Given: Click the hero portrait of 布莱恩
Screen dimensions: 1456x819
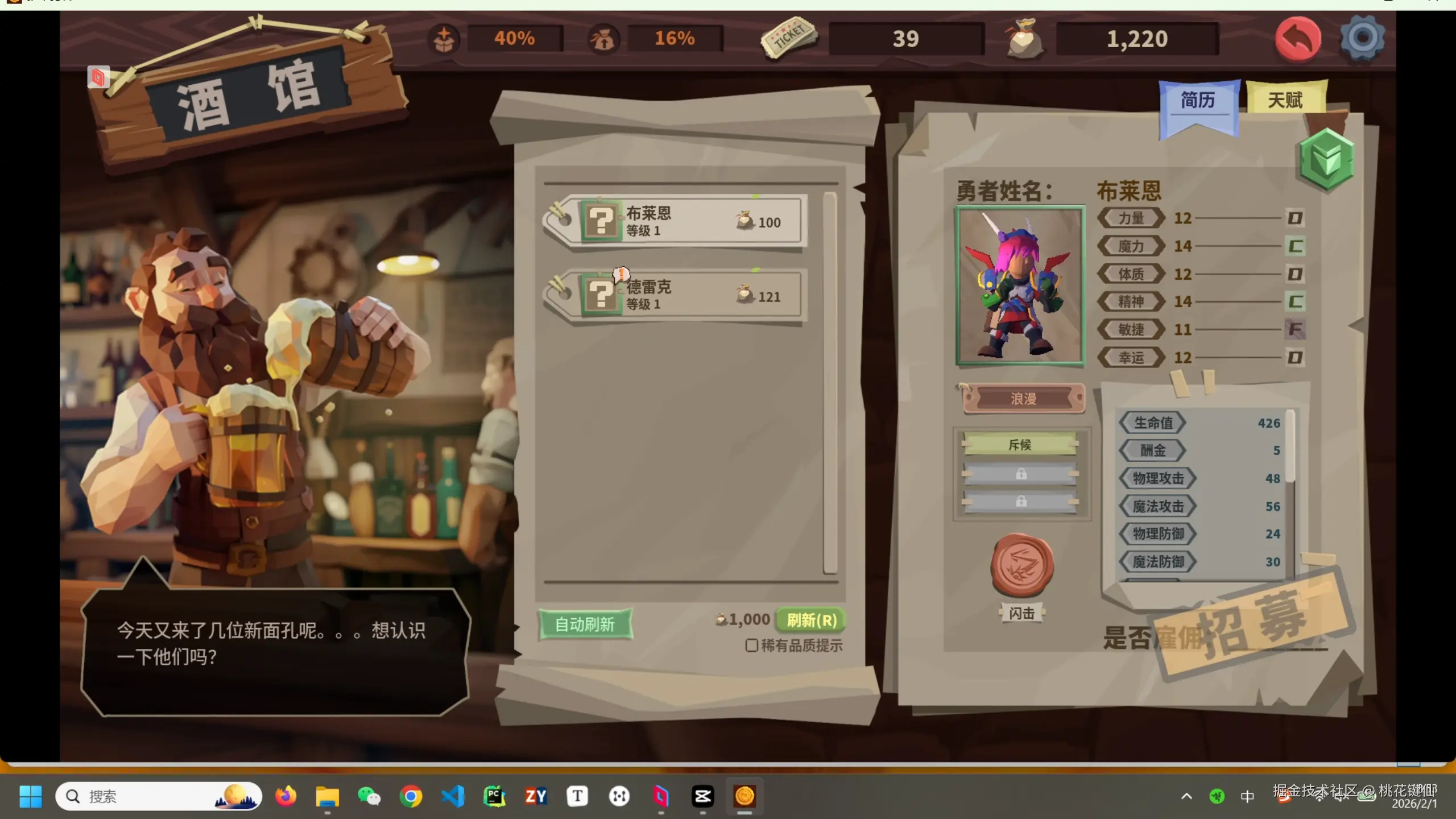Looking at the screenshot, I should point(1020,286).
